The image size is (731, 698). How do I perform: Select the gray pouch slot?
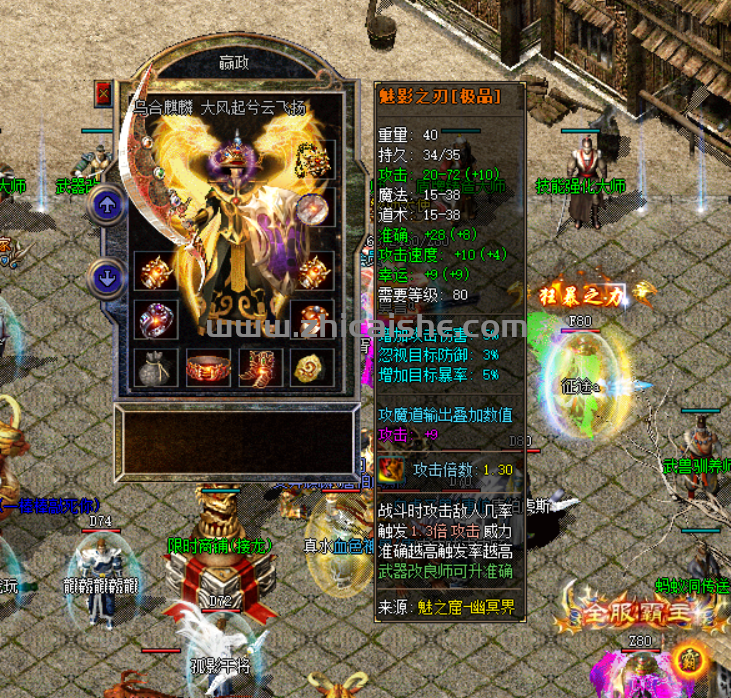(x=155, y=367)
